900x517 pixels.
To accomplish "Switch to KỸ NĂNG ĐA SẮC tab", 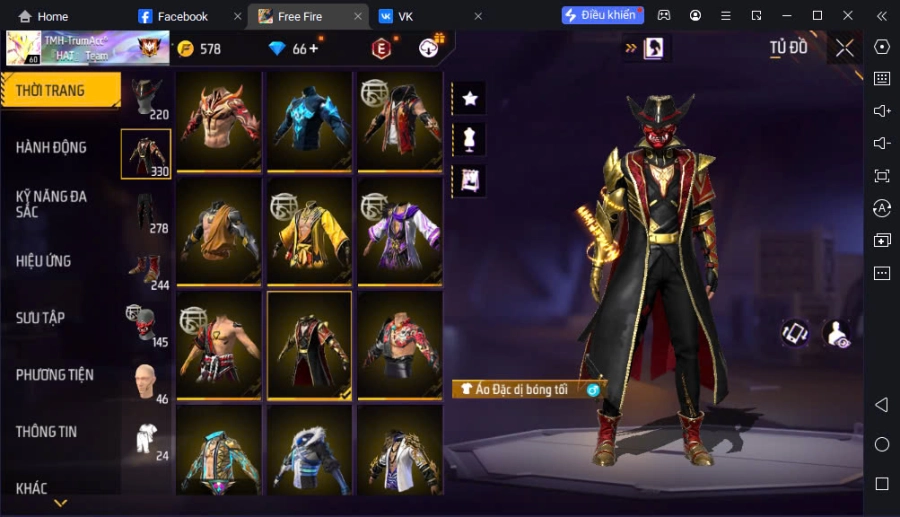I will click(52, 204).
